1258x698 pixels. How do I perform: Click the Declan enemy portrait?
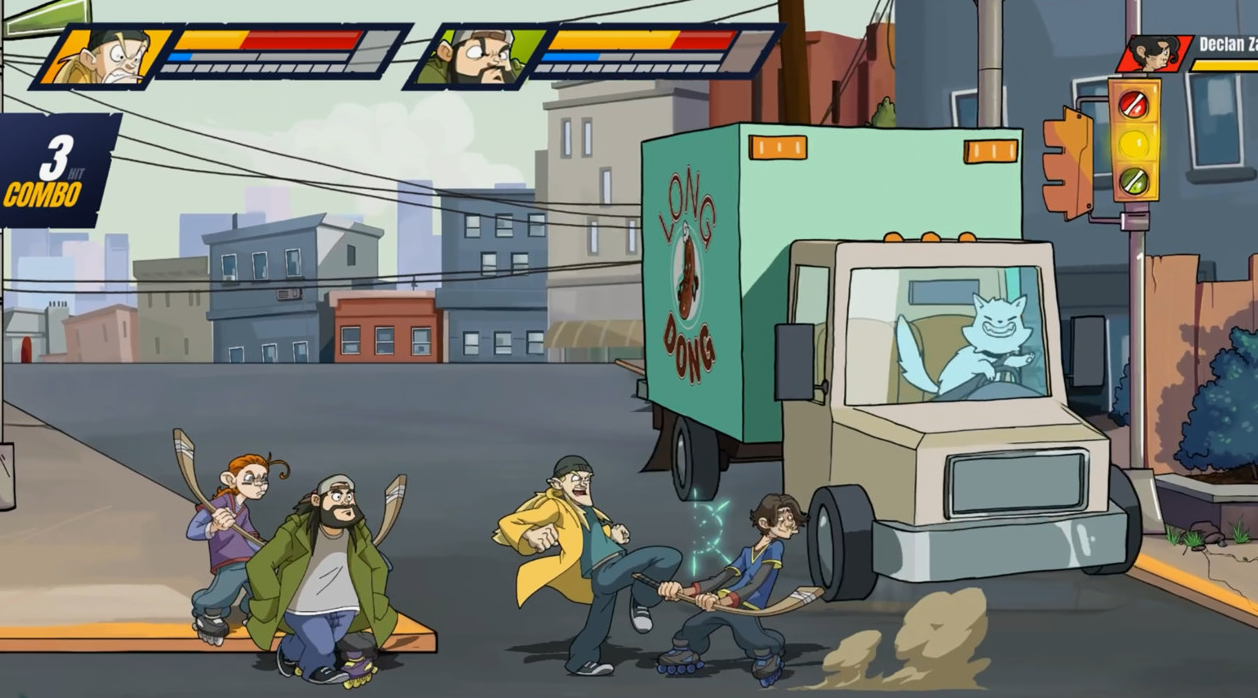pyautogui.click(x=1157, y=52)
